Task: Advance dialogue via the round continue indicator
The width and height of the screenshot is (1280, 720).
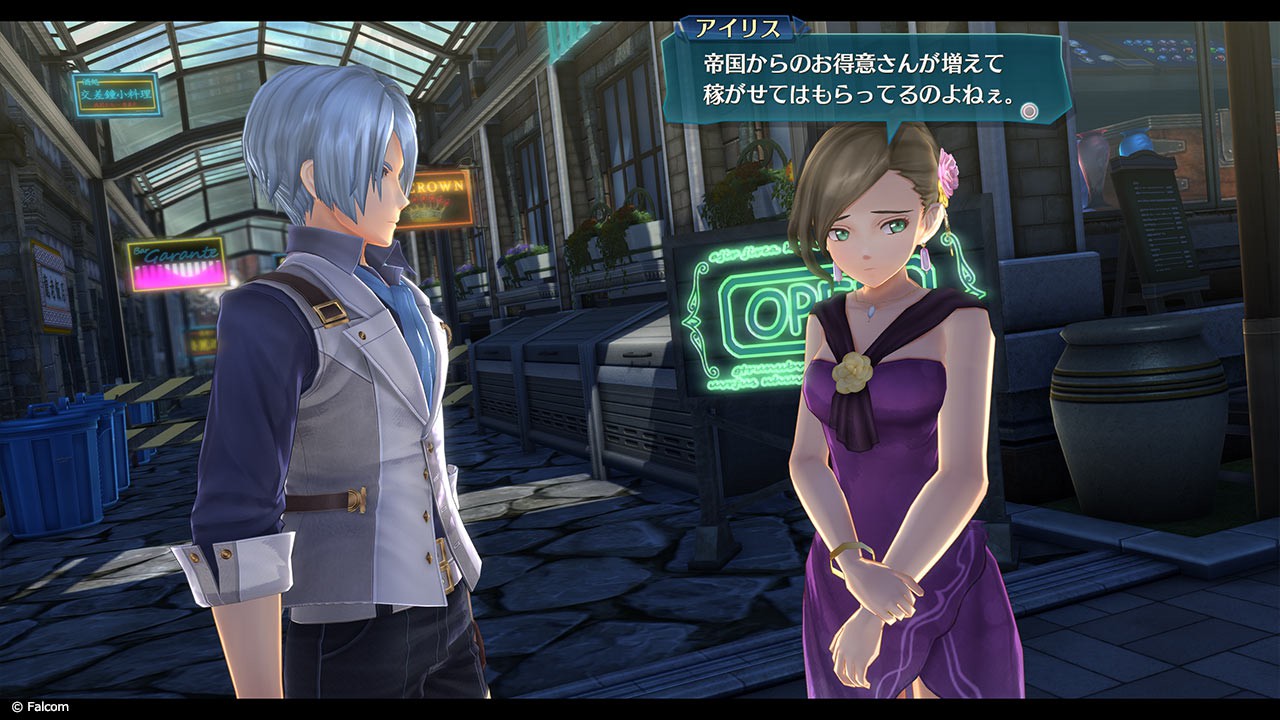Action: click(1027, 111)
